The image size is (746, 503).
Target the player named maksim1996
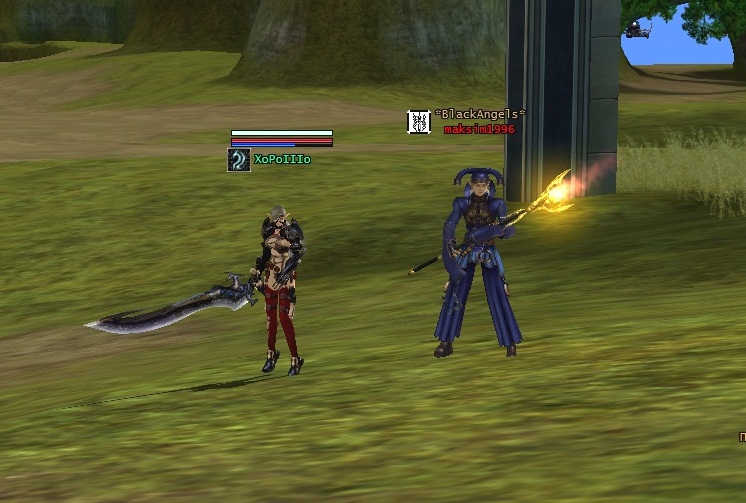click(x=479, y=129)
